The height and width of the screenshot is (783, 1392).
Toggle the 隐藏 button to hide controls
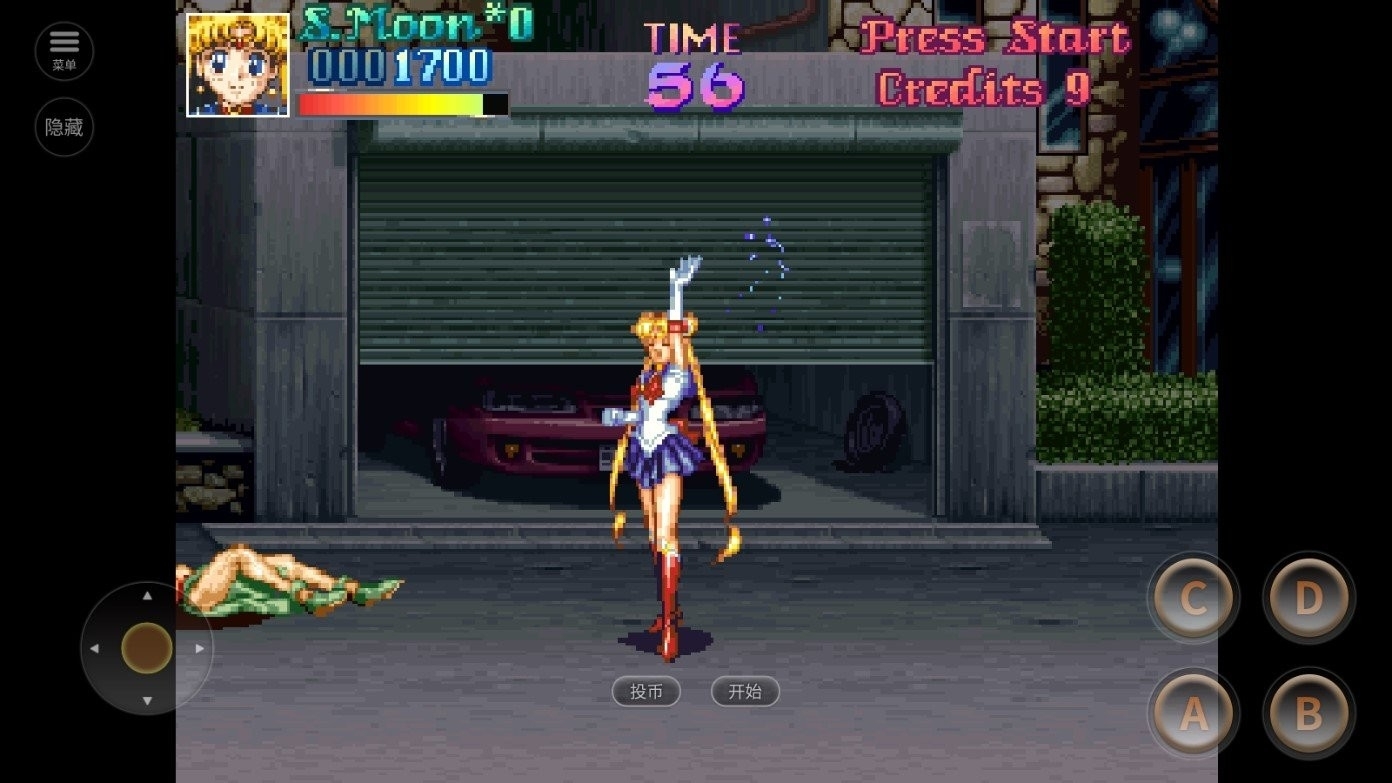(x=64, y=127)
